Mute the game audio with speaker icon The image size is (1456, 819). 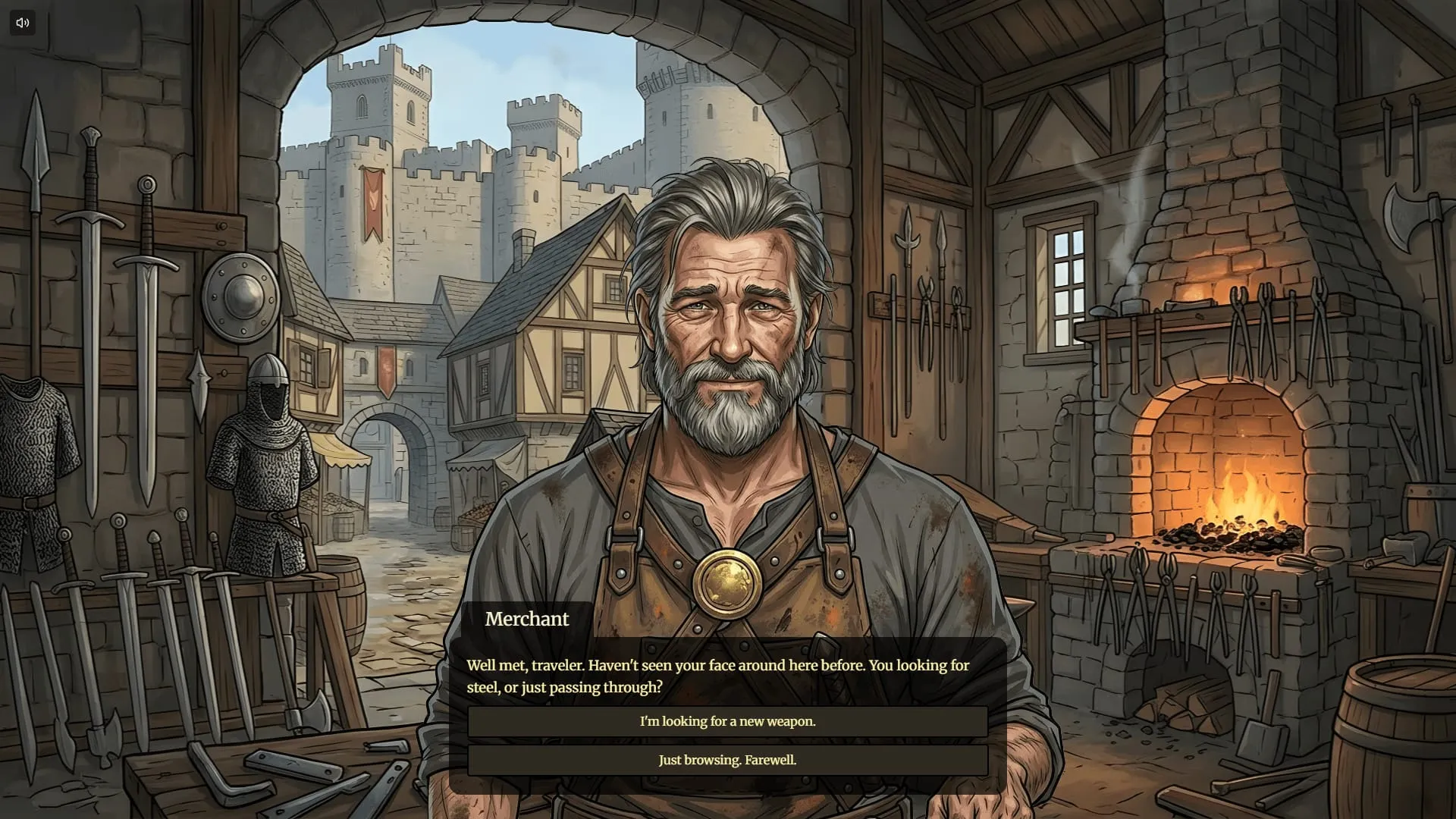pyautogui.click(x=22, y=22)
